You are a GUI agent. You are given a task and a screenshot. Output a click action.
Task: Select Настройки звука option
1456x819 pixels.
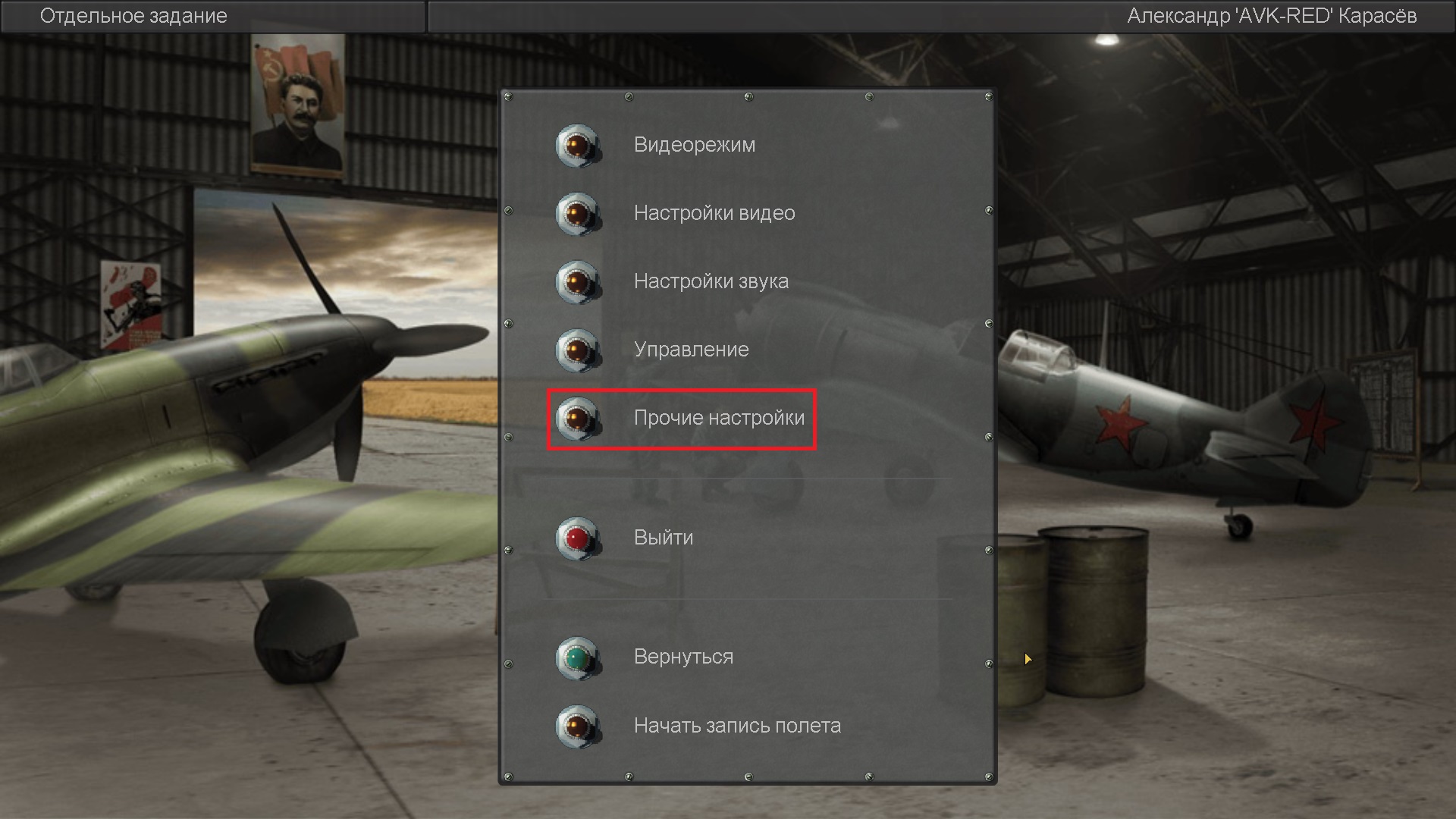coord(578,281)
